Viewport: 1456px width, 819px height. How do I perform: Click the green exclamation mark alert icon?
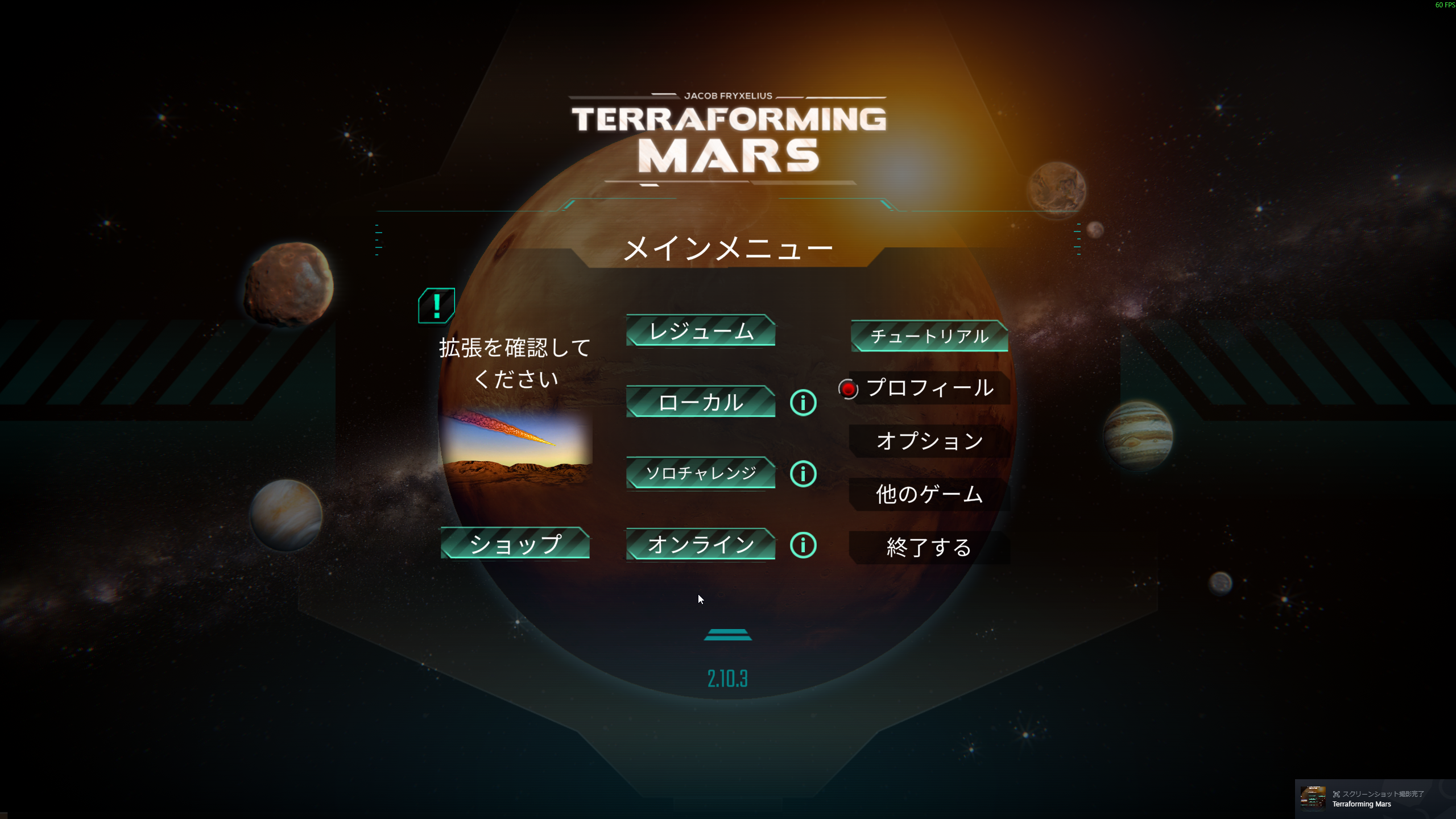click(436, 306)
